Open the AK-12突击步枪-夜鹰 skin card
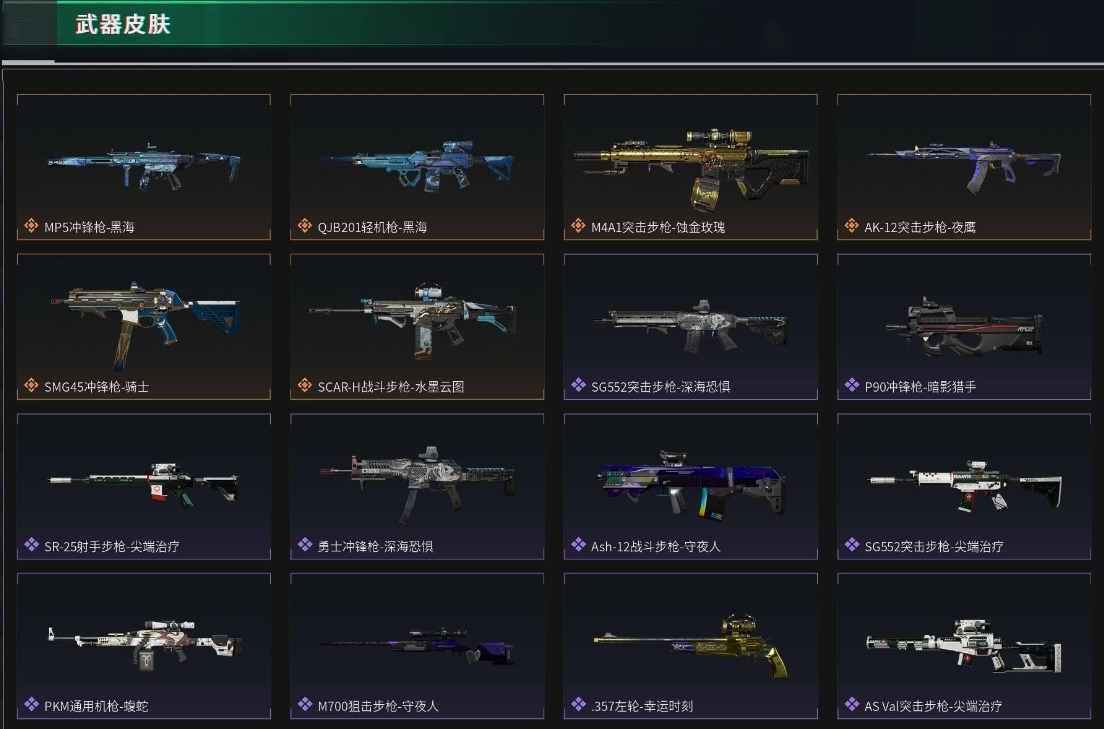The height and width of the screenshot is (729, 1104). coord(964,167)
